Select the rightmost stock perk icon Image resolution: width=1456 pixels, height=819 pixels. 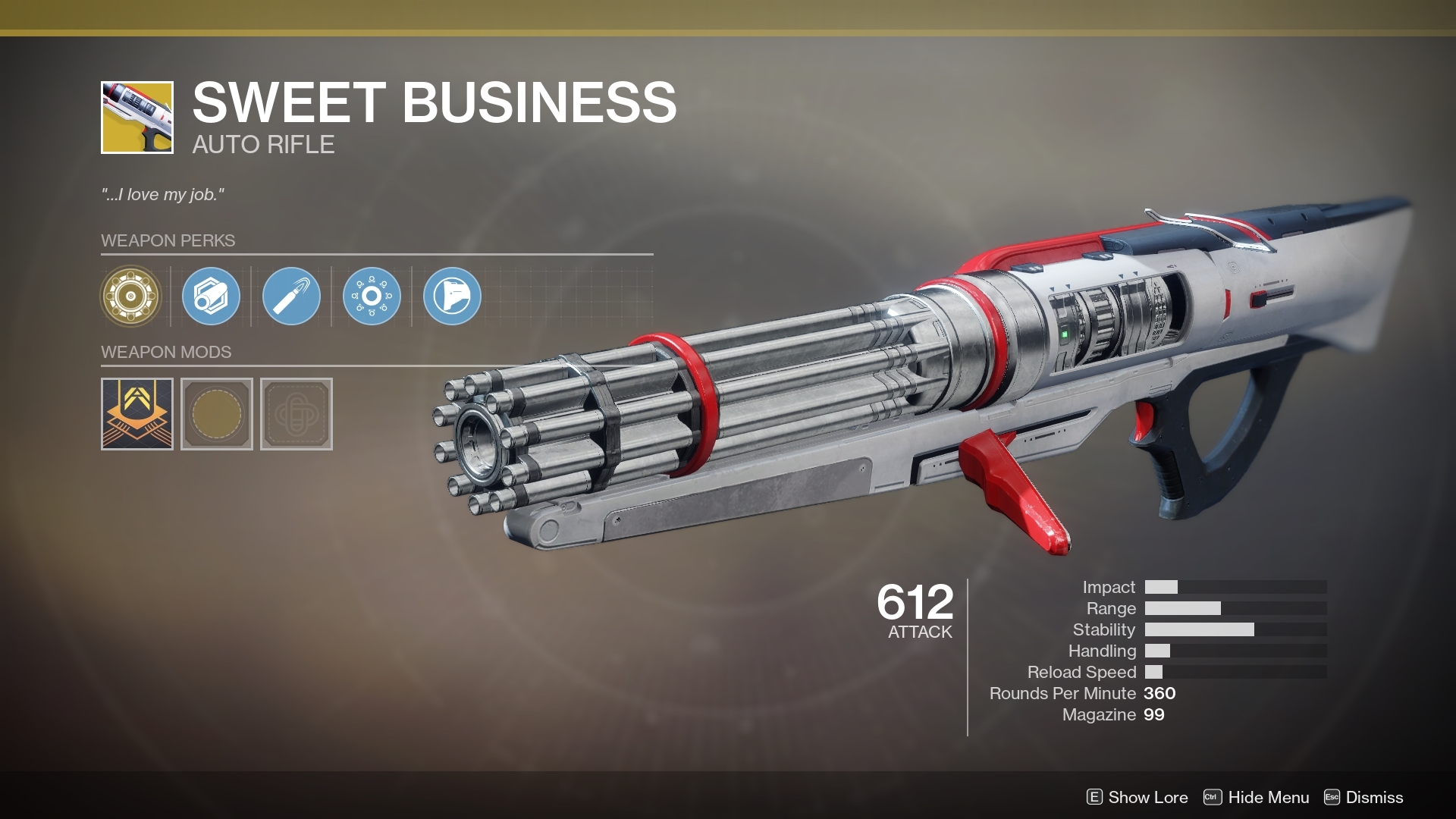451,297
